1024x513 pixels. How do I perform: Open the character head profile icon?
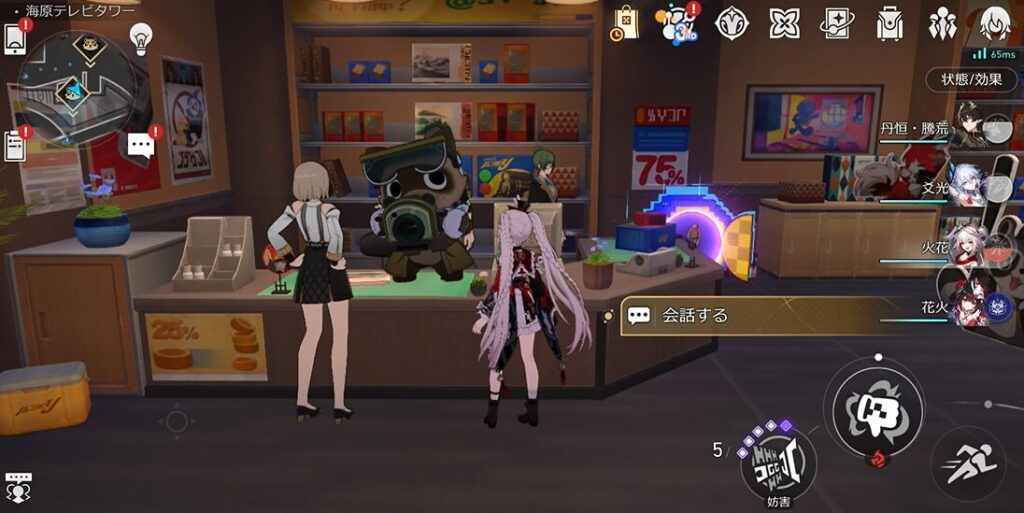click(x=995, y=22)
